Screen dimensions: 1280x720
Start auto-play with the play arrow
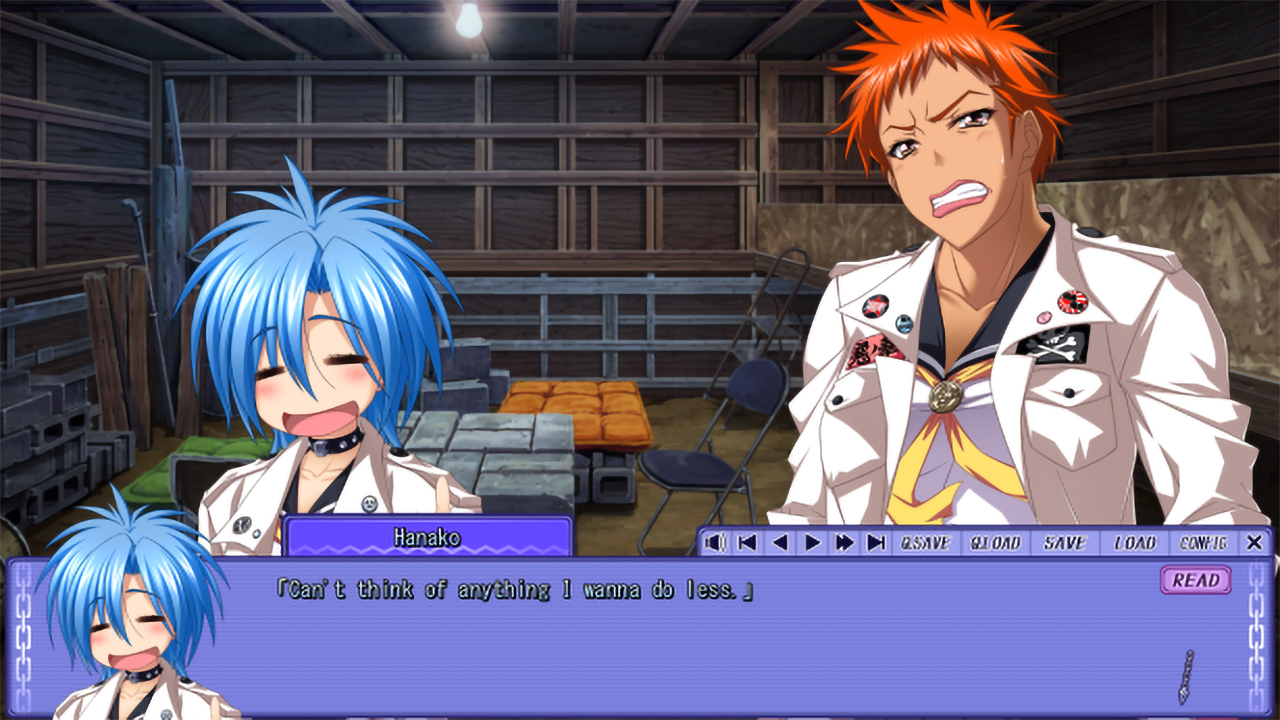click(812, 543)
